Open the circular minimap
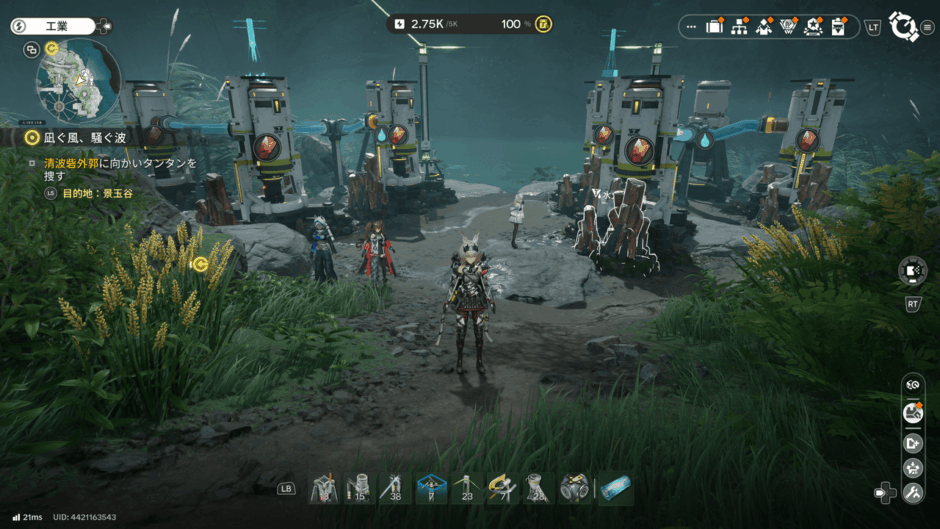 pyautogui.click(x=78, y=82)
